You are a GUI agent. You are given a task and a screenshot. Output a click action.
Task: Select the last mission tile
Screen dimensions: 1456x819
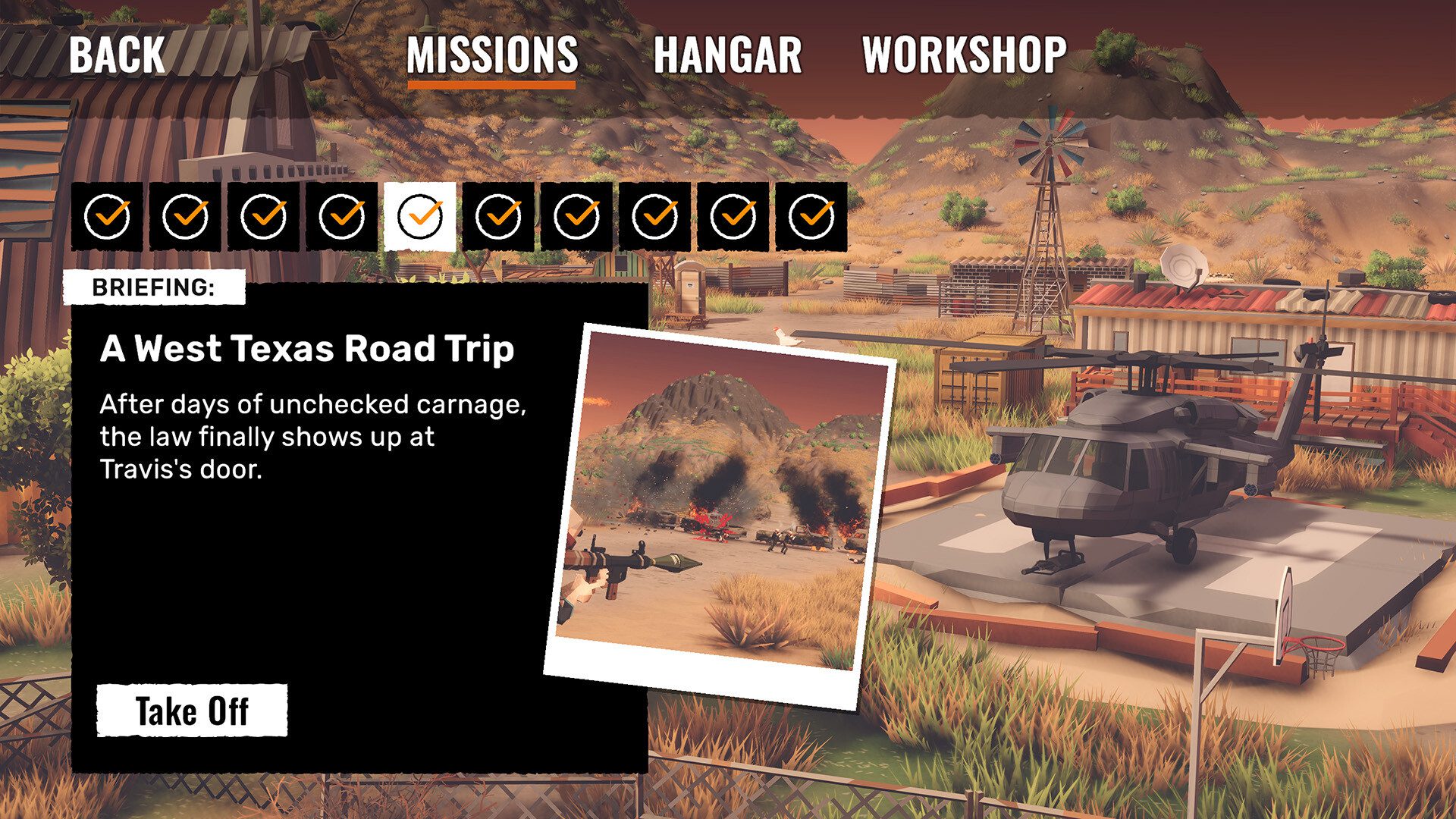coord(811,217)
